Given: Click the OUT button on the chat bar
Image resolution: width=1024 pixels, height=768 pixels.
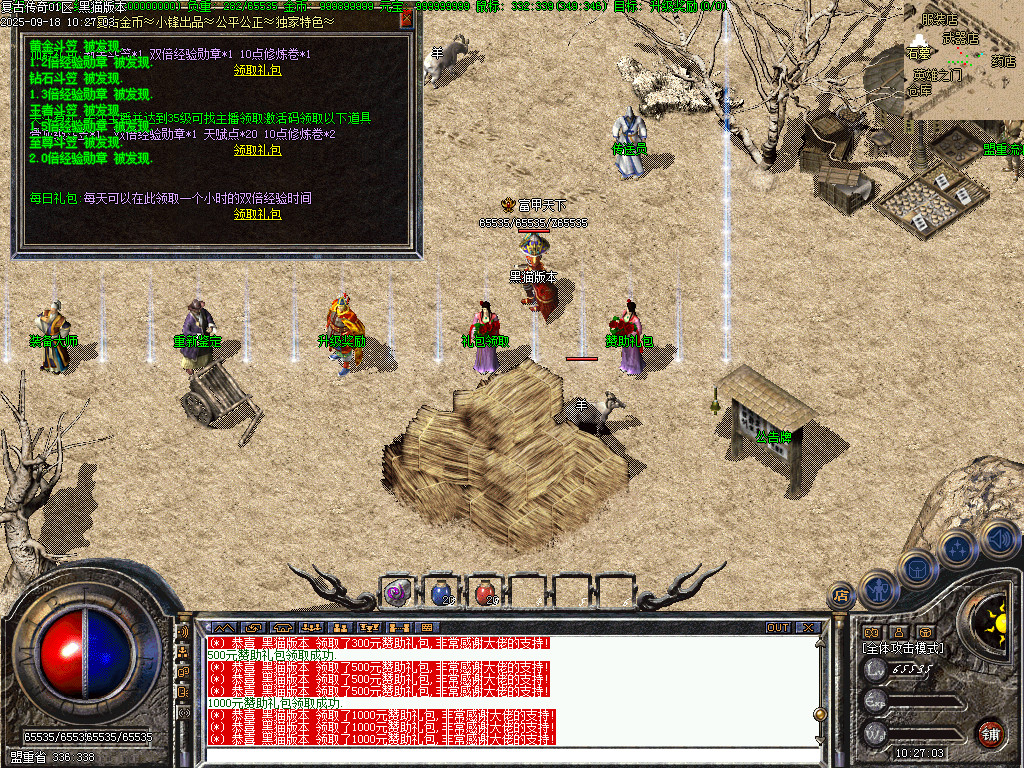Looking at the screenshot, I should pyautogui.click(x=777, y=628).
